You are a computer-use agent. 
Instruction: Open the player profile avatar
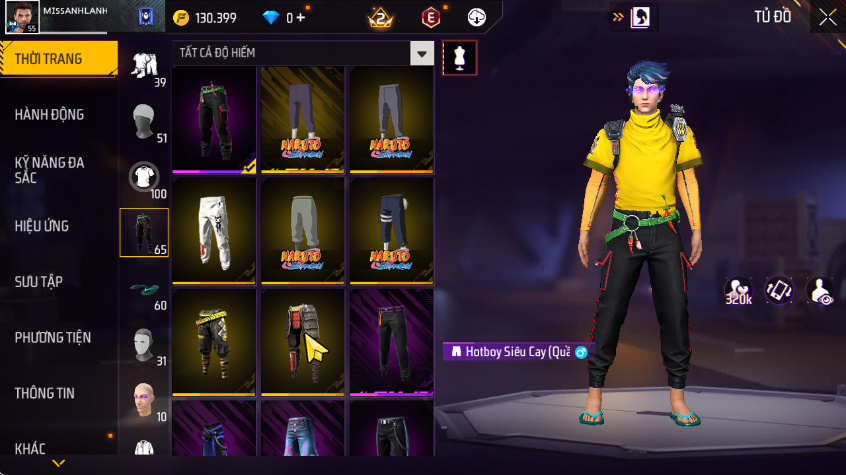point(22,17)
